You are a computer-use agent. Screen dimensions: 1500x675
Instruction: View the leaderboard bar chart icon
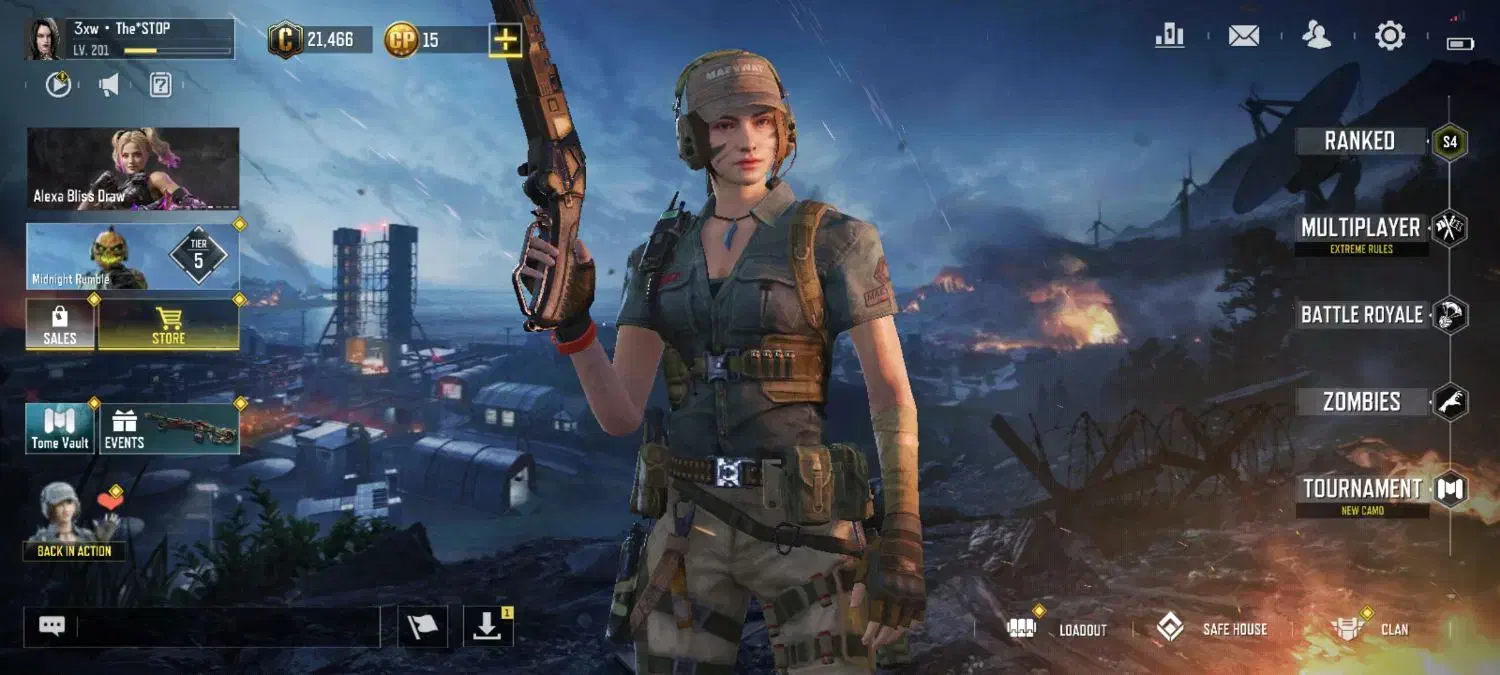[1169, 37]
